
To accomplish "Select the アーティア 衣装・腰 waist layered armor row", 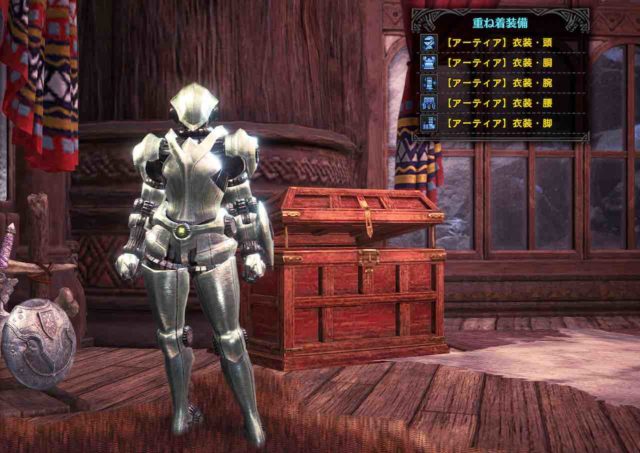I will pos(500,103).
